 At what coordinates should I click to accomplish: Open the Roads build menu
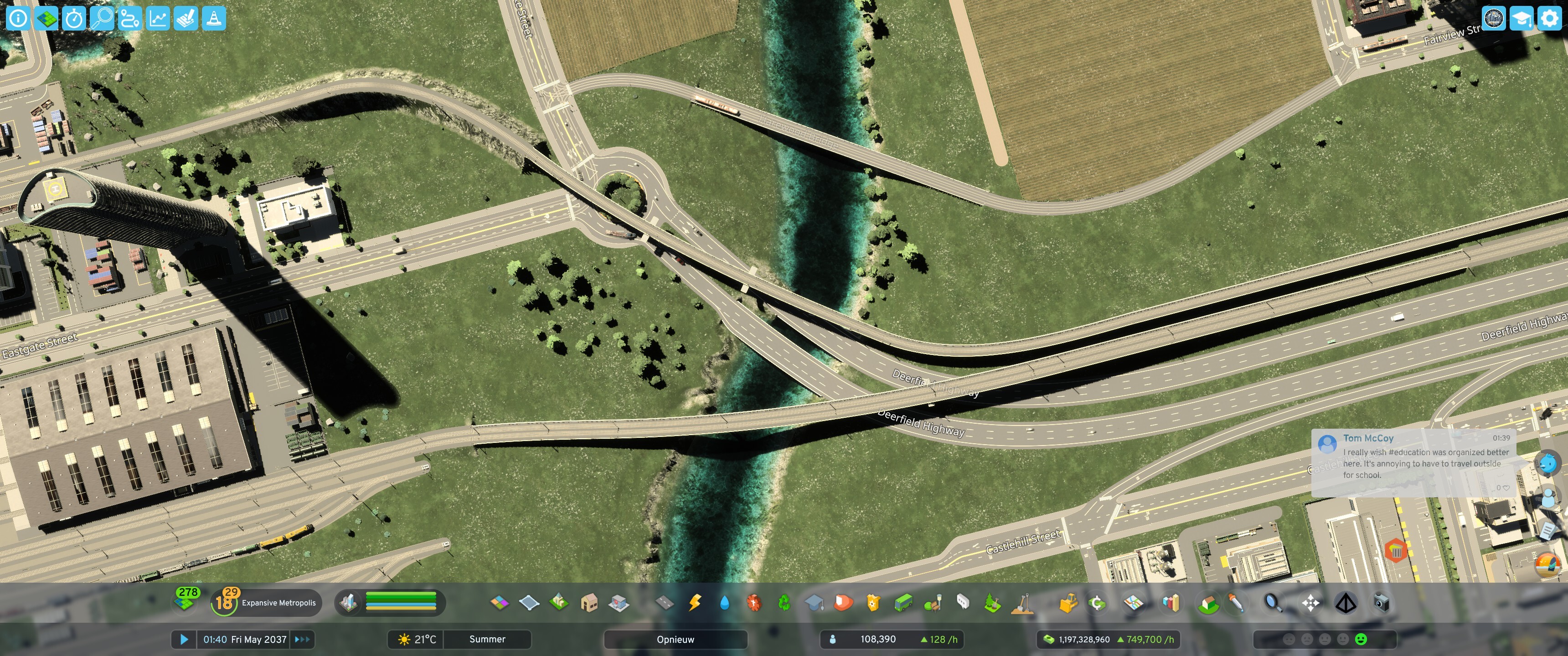(664, 603)
